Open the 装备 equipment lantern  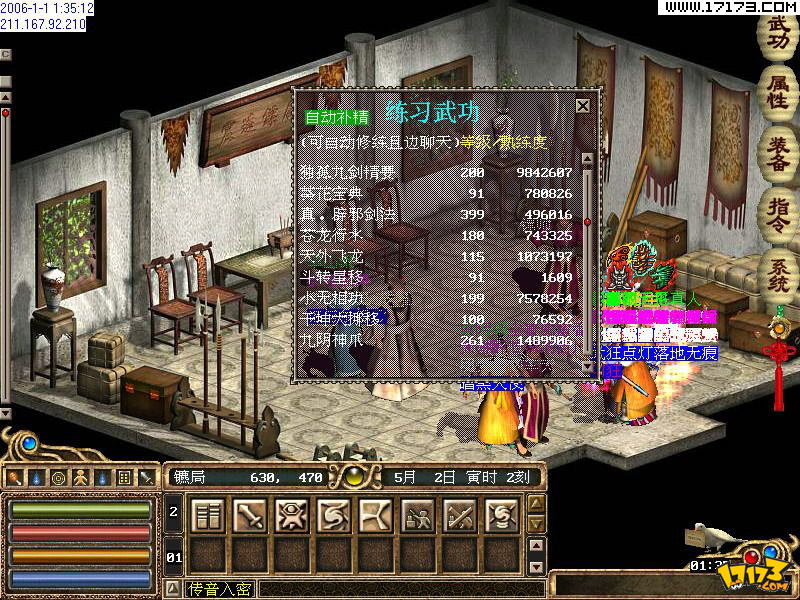pyautogui.click(x=778, y=150)
